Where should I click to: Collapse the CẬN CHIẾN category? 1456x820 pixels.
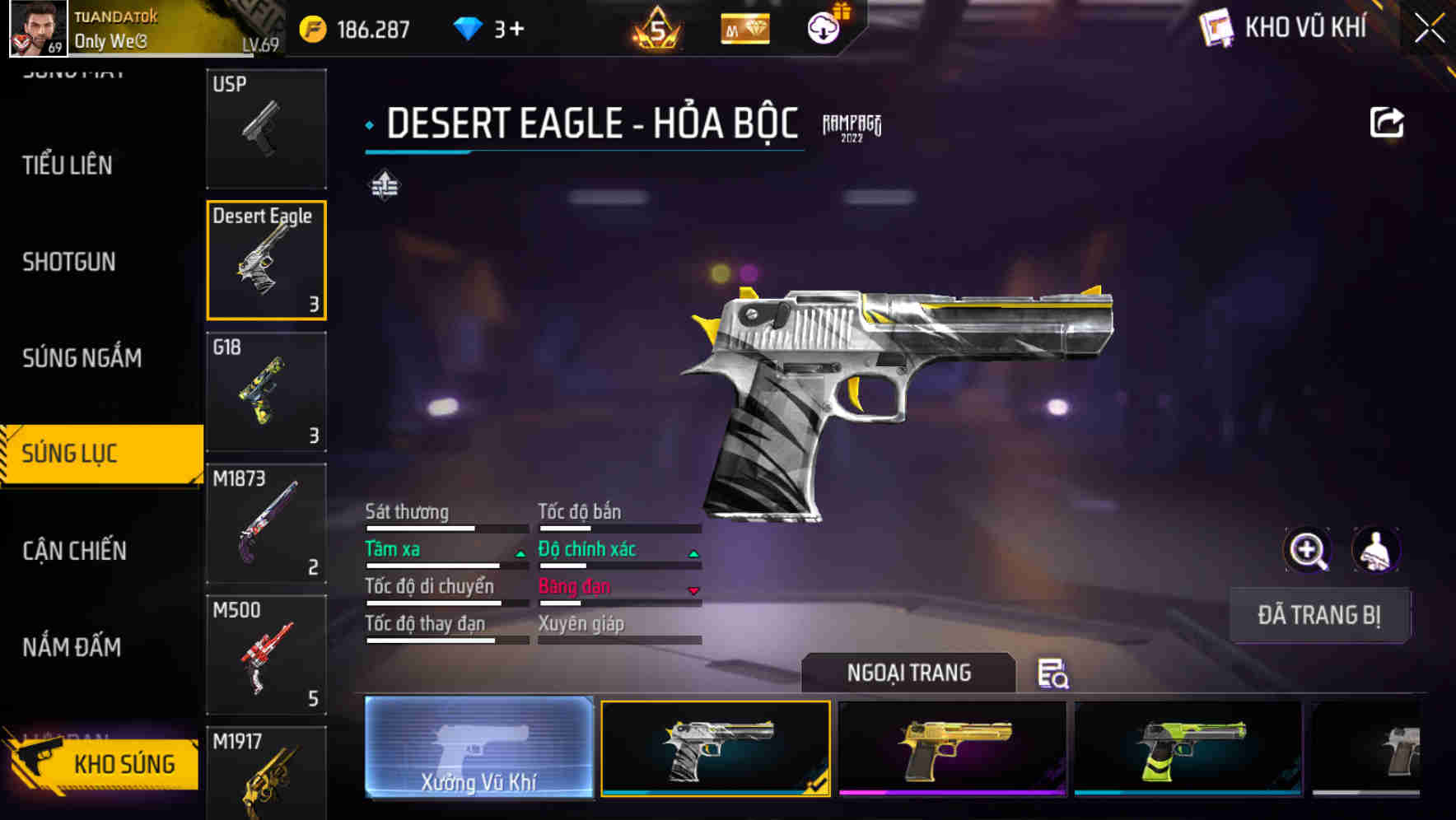(x=74, y=550)
